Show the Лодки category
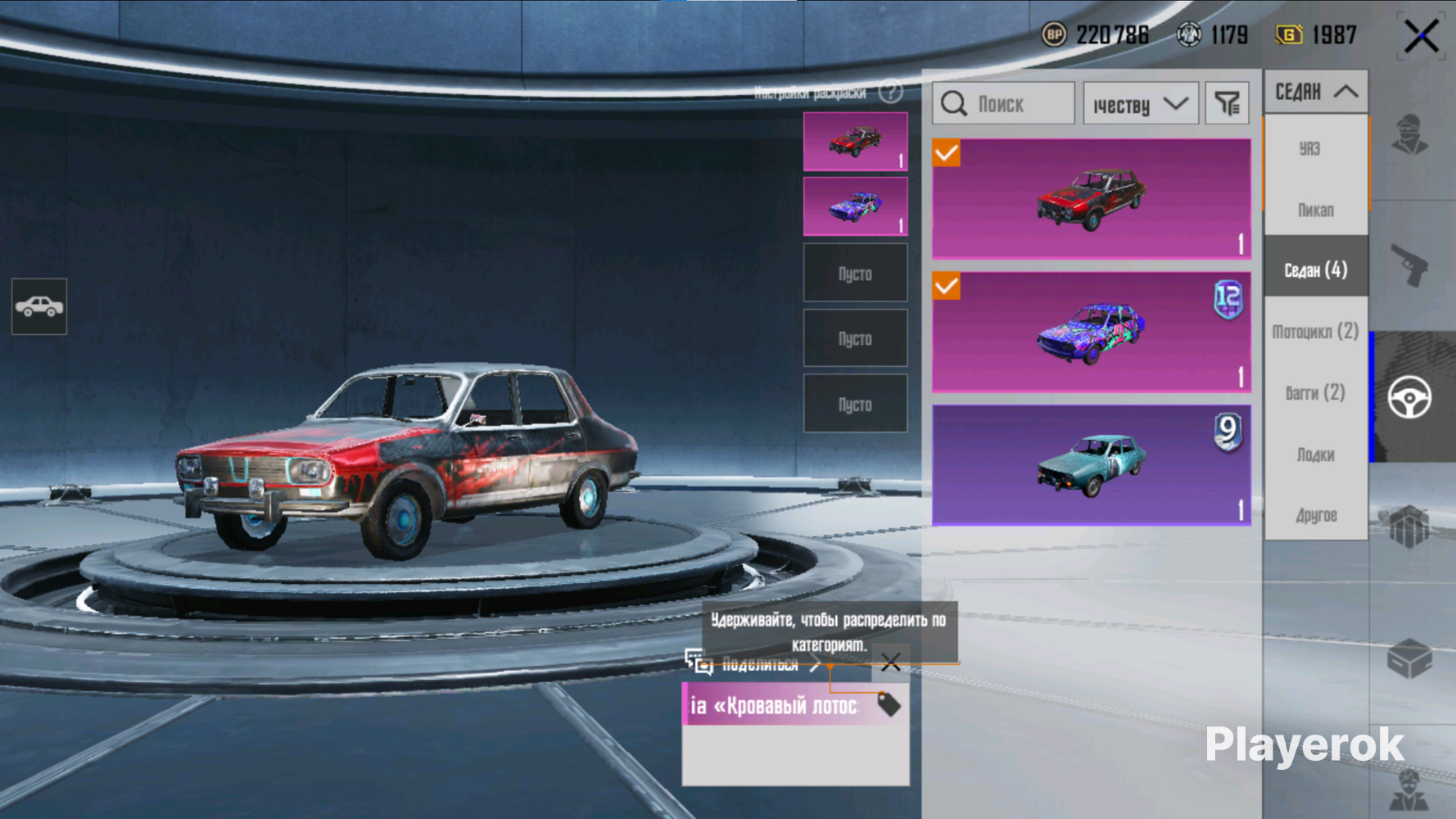Image resolution: width=1456 pixels, height=819 pixels. coord(1315,455)
